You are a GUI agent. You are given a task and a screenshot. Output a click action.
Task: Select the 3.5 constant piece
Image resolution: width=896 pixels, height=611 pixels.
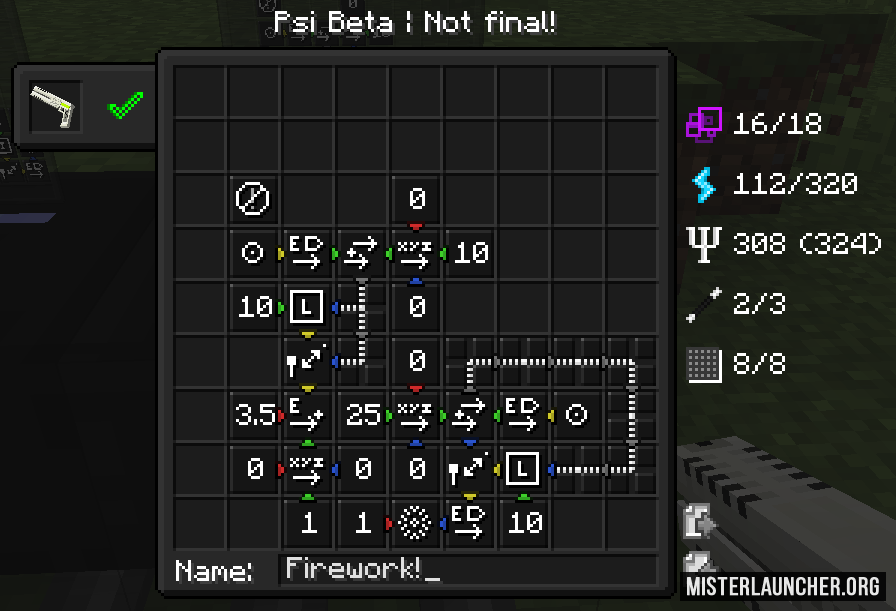pyautogui.click(x=254, y=415)
